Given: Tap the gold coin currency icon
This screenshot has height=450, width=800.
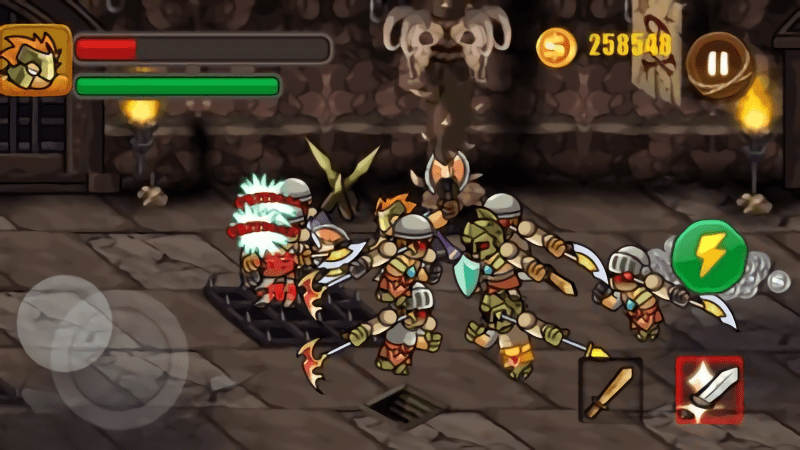Looking at the screenshot, I should click(x=556, y=46).
